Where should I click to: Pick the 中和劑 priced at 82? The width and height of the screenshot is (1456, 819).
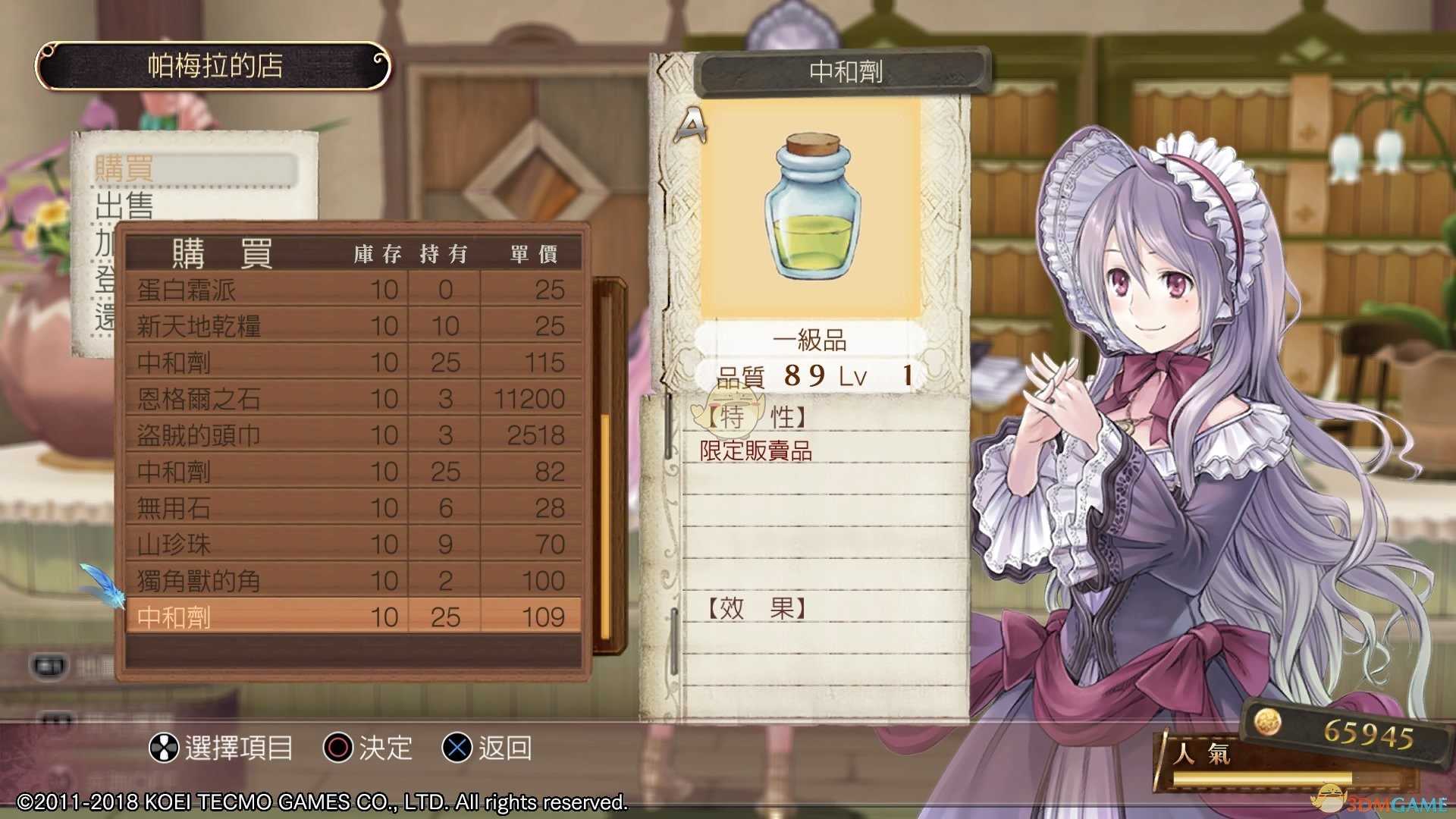[353, 472]
